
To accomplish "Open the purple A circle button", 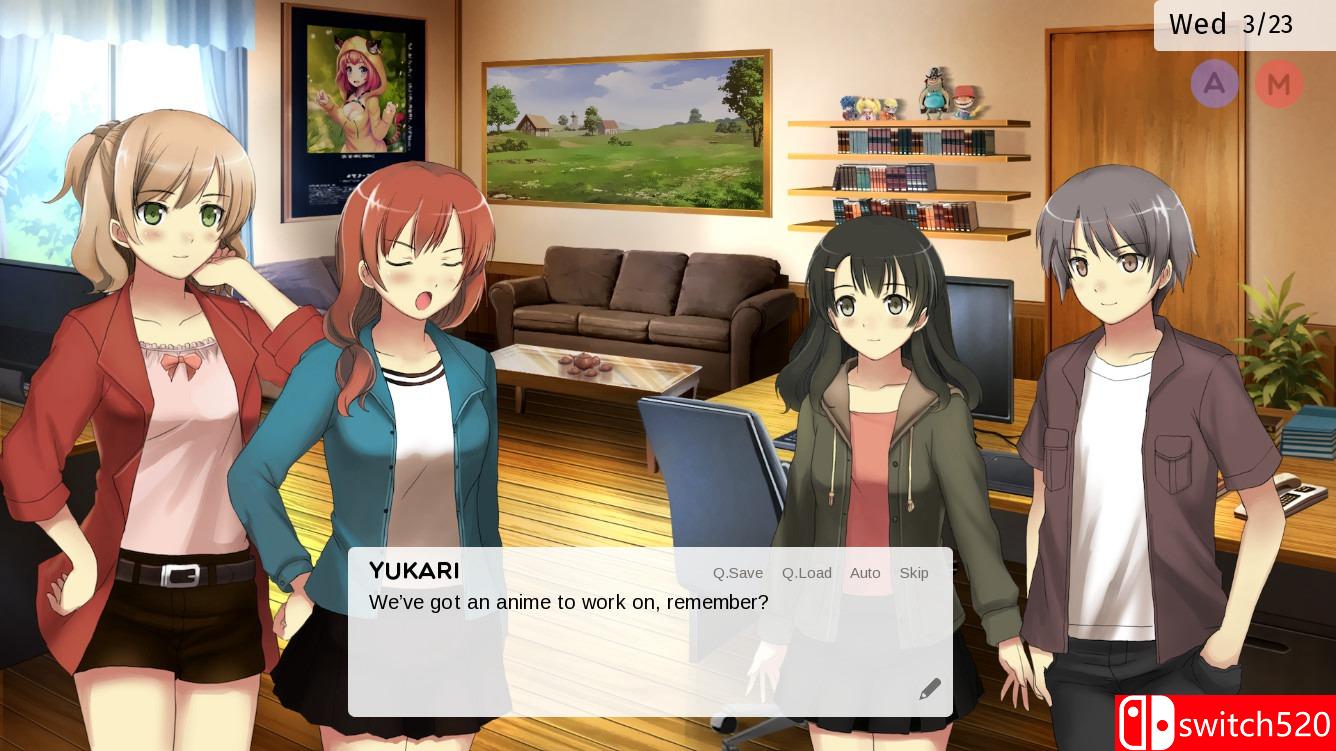I will tap(1214, 83).
